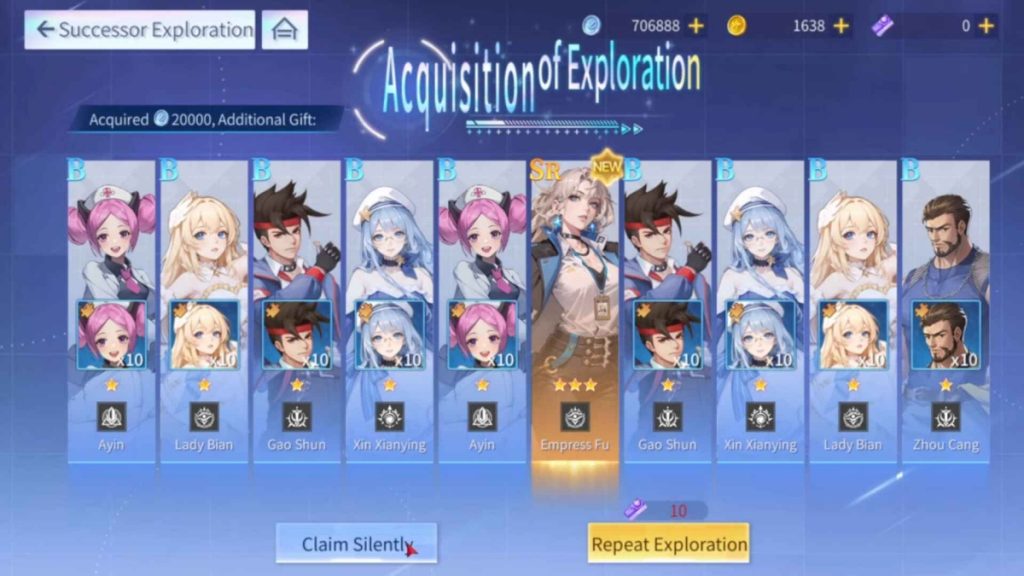Click the Claim Silently button

tap(356, 544)
